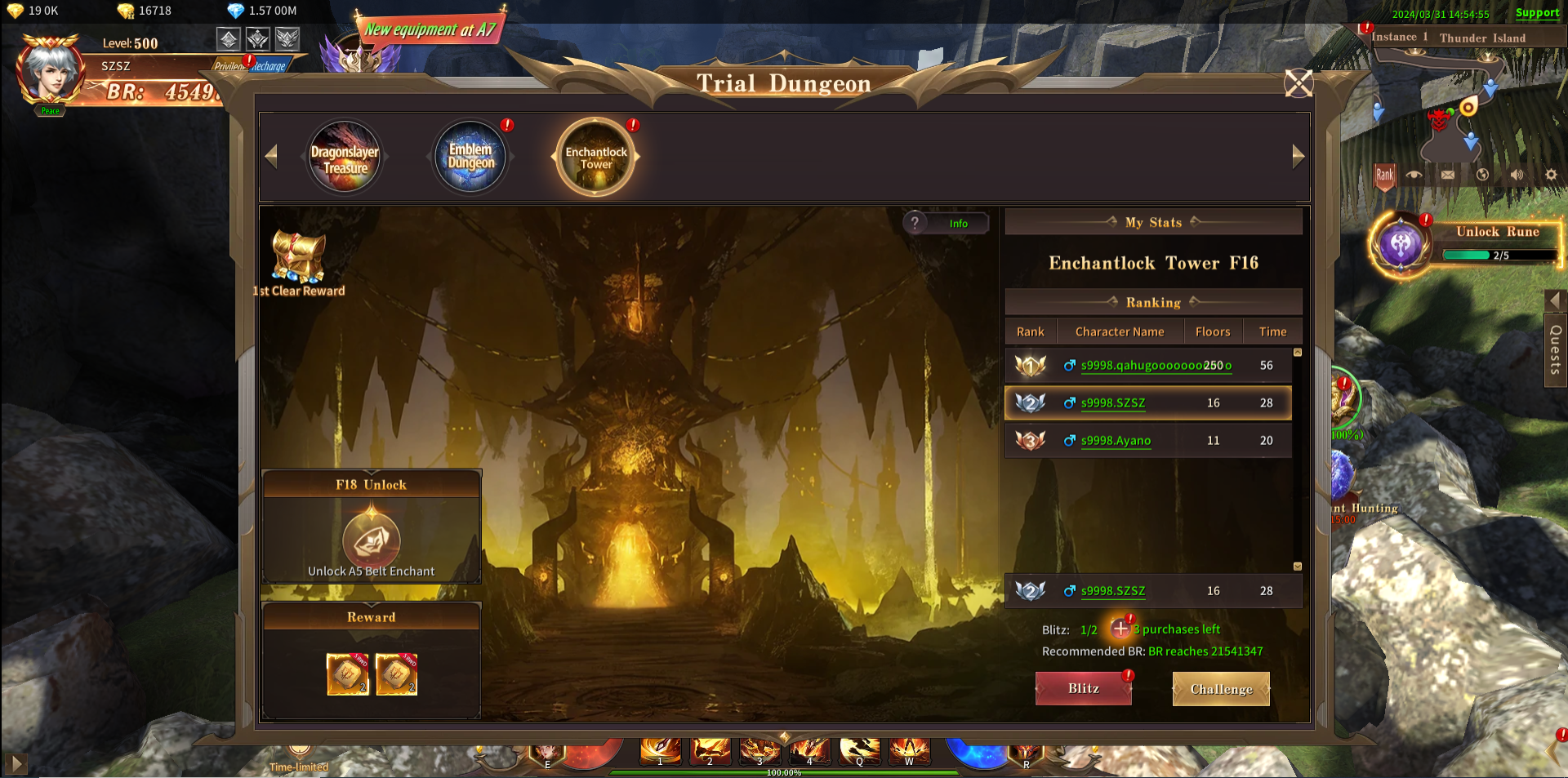View the Unlock A5 Belt Enchant icon
The image size is (1568, 778).
coord(372,540)
